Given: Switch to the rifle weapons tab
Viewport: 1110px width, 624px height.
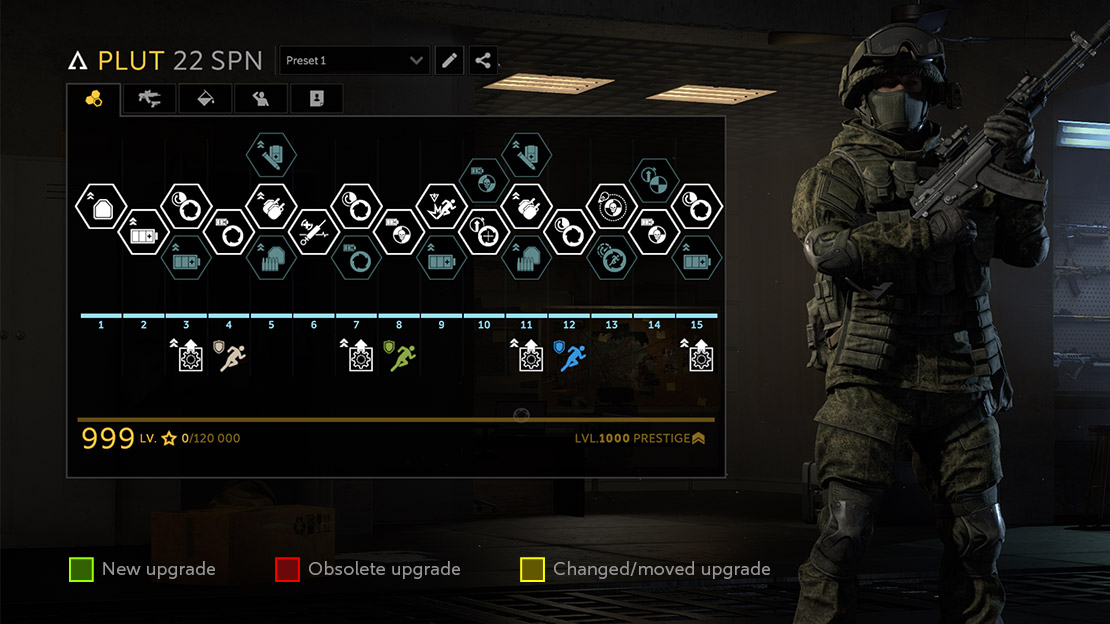Looking at the screenshot, I should pyautogui.click(x=150, y=98).
